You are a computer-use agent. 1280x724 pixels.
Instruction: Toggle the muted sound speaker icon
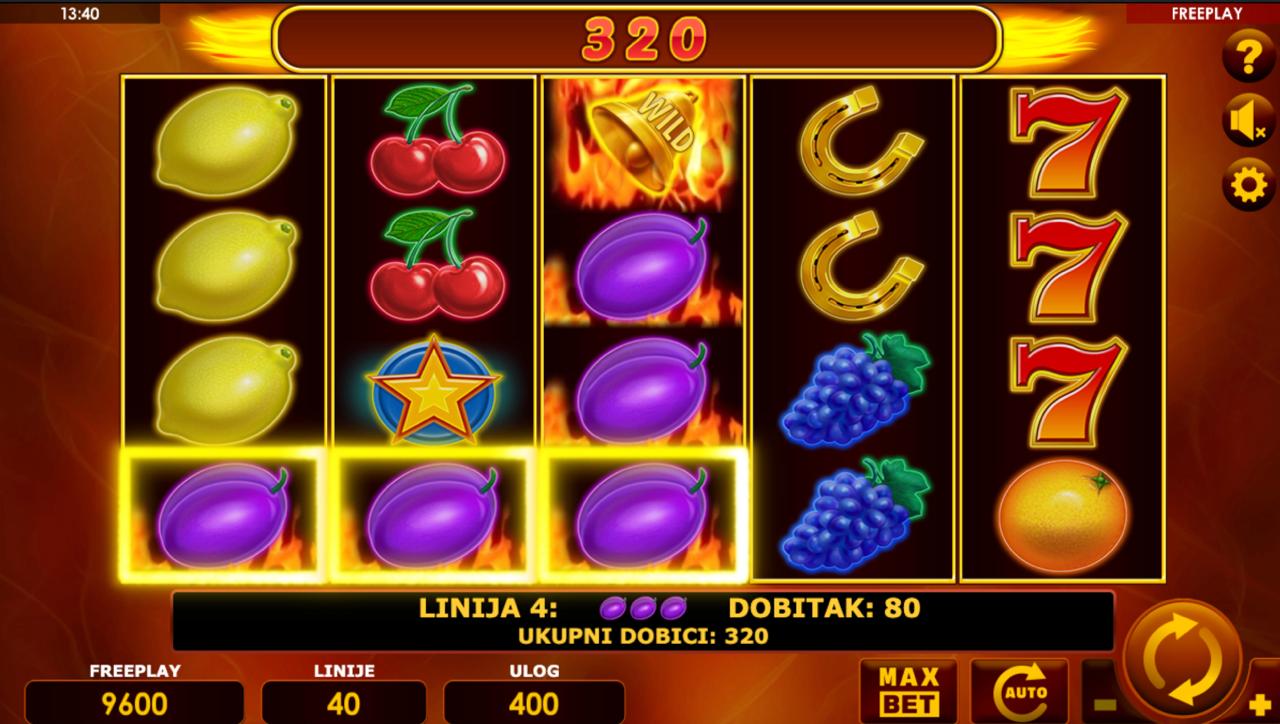point(1248,121)
